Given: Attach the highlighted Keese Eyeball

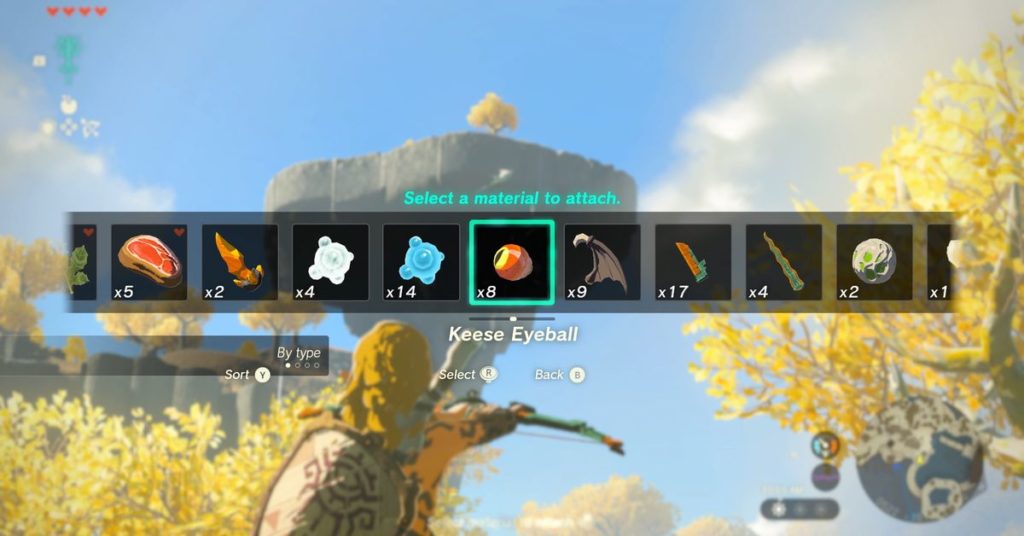Looking at the screenshot, I should (512, 262).
